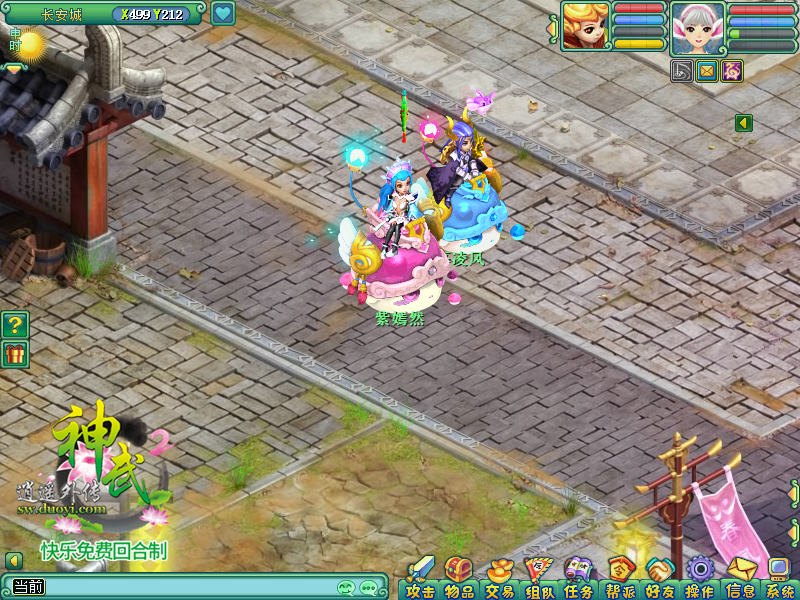Screen dimensions: 800x600
Task: Open the 组队 (Team) panel
Action: click(539, 580)
